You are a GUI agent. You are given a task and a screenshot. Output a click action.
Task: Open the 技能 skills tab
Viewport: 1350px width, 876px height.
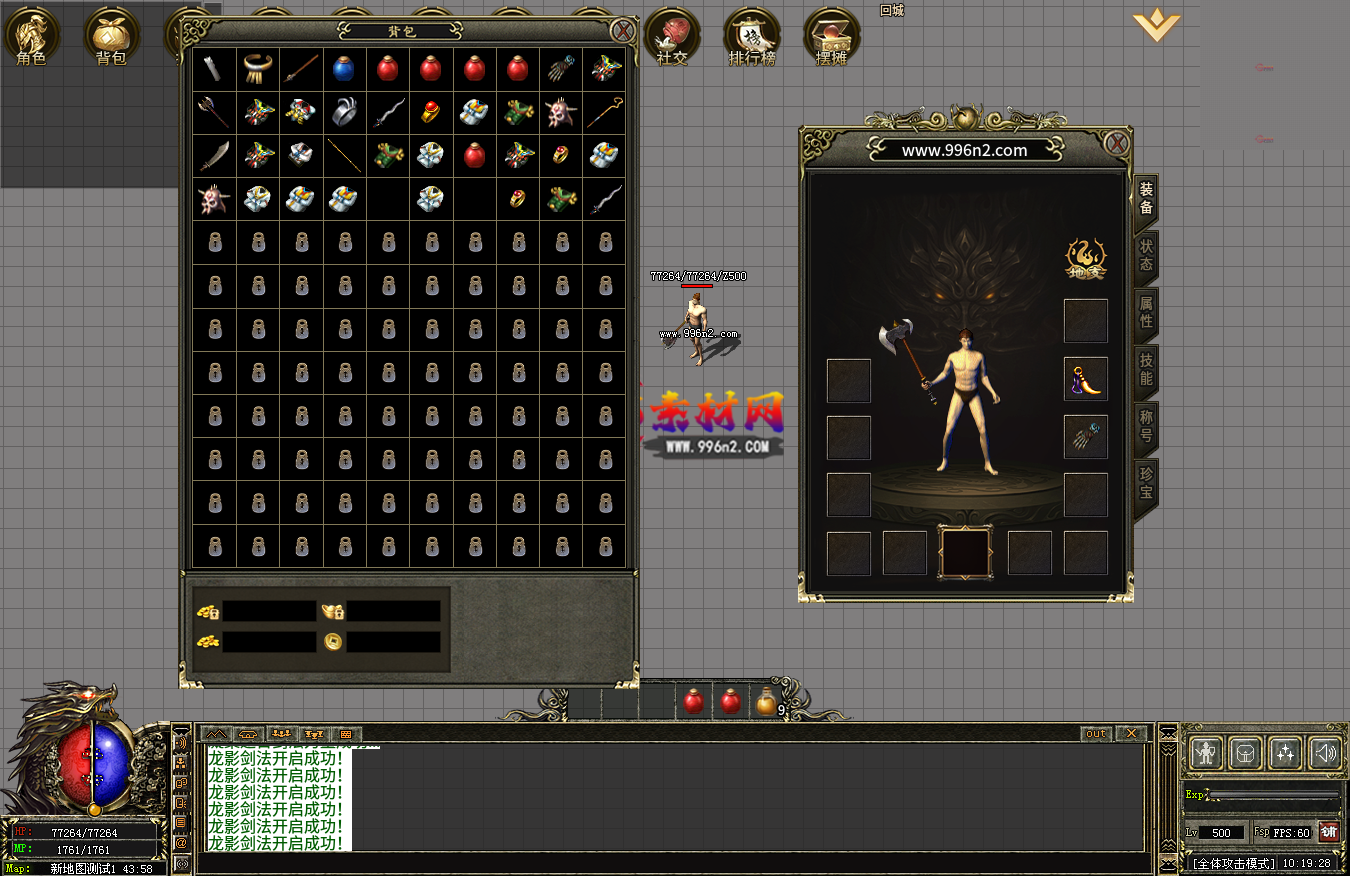pos(1146,370)
